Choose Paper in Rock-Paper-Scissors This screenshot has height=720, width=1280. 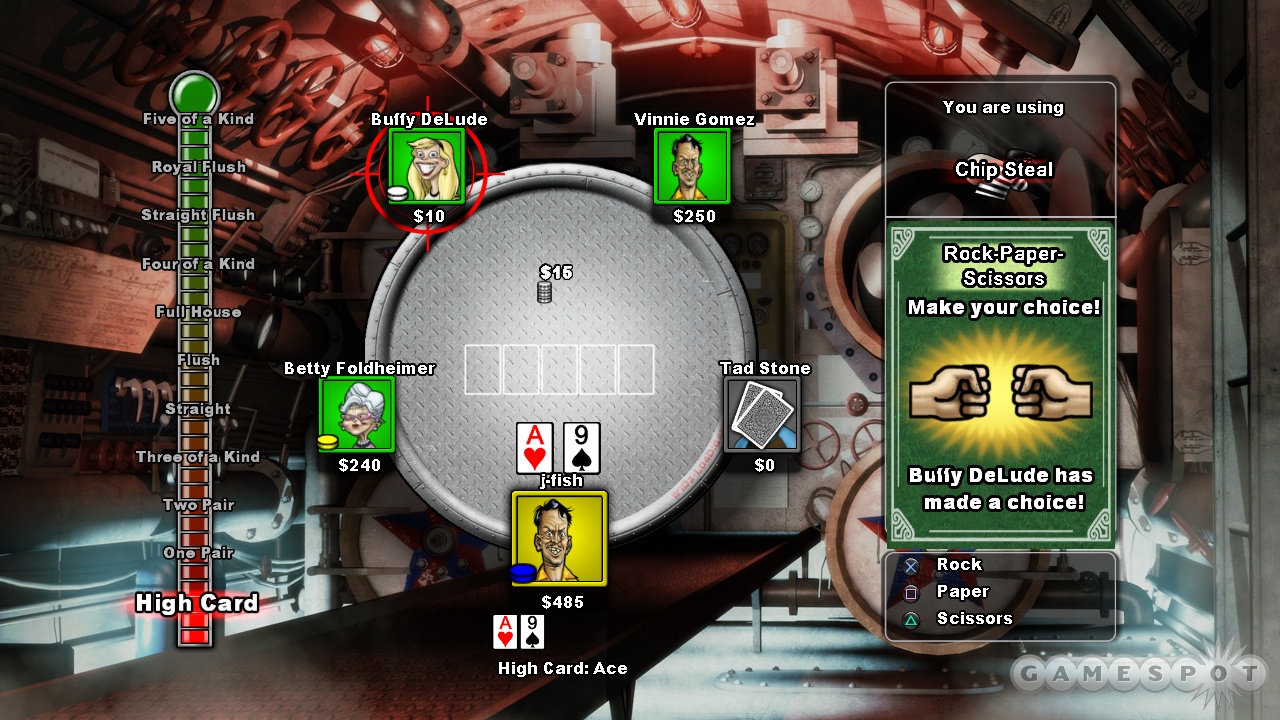click(960, 592)
